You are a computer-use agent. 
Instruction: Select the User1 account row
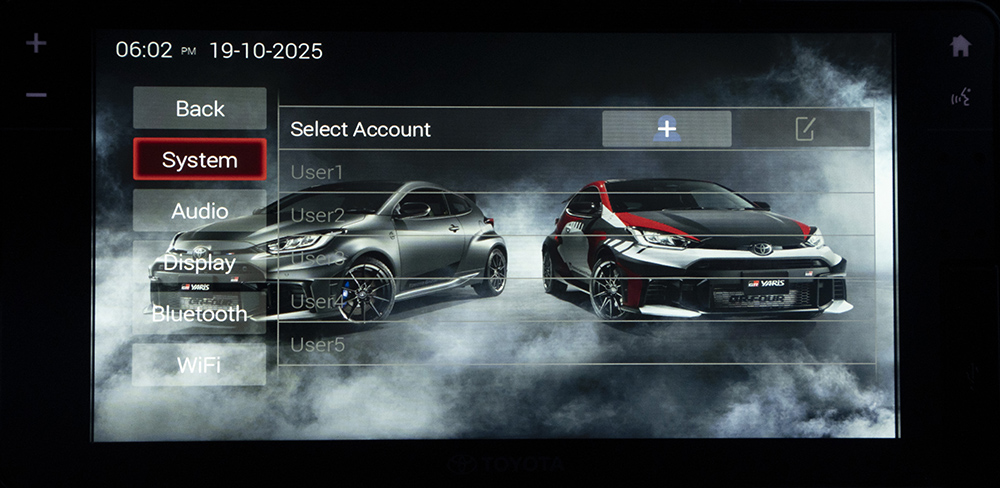pyautogui.click(x=575, y=172)
